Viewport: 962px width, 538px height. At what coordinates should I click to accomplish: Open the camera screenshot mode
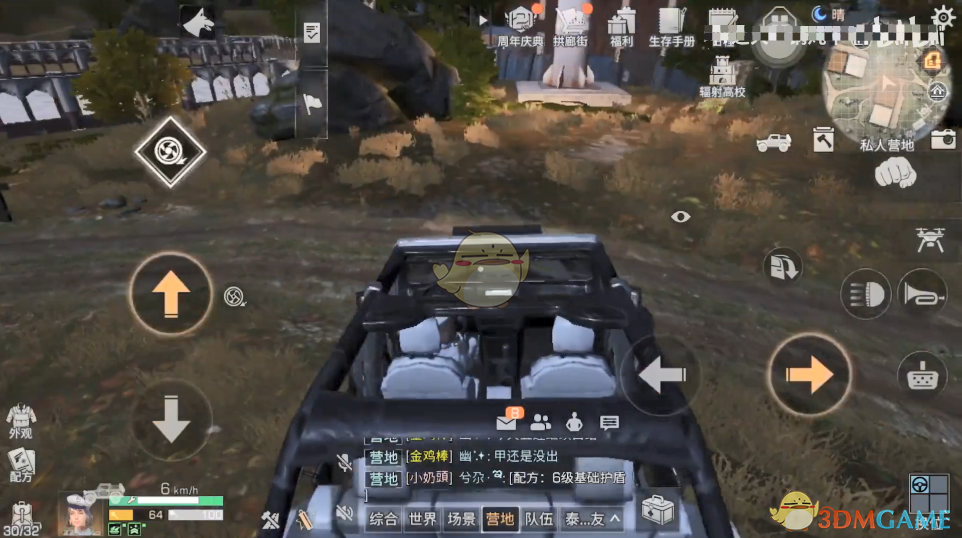coord(943,140)
